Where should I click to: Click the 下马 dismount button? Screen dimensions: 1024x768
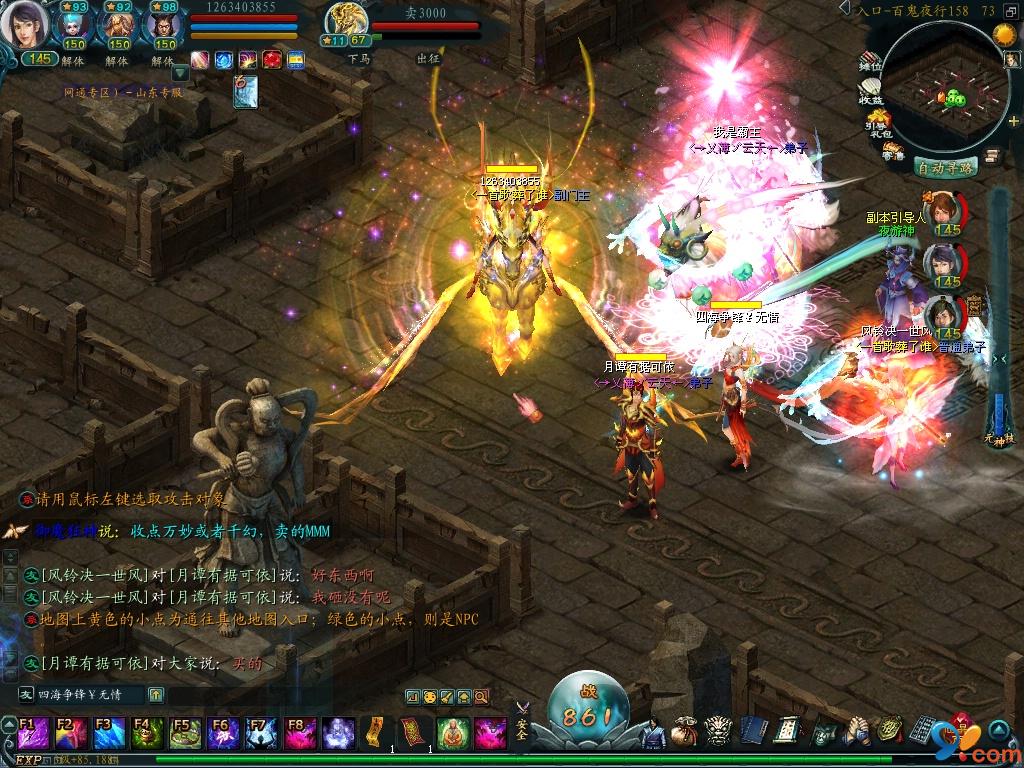tap(359, 59)
